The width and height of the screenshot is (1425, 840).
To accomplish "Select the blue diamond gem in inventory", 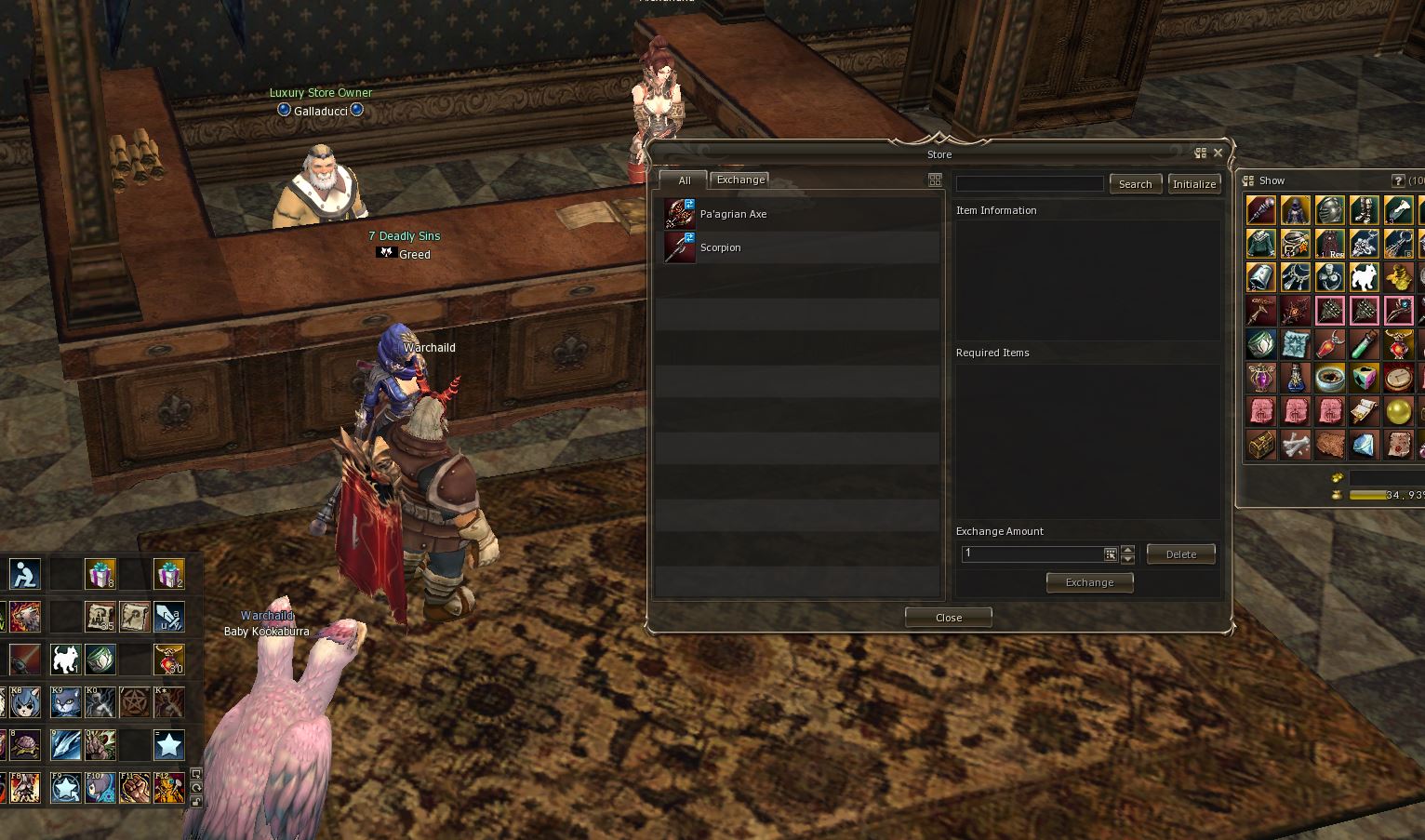I will [1365, 446].
